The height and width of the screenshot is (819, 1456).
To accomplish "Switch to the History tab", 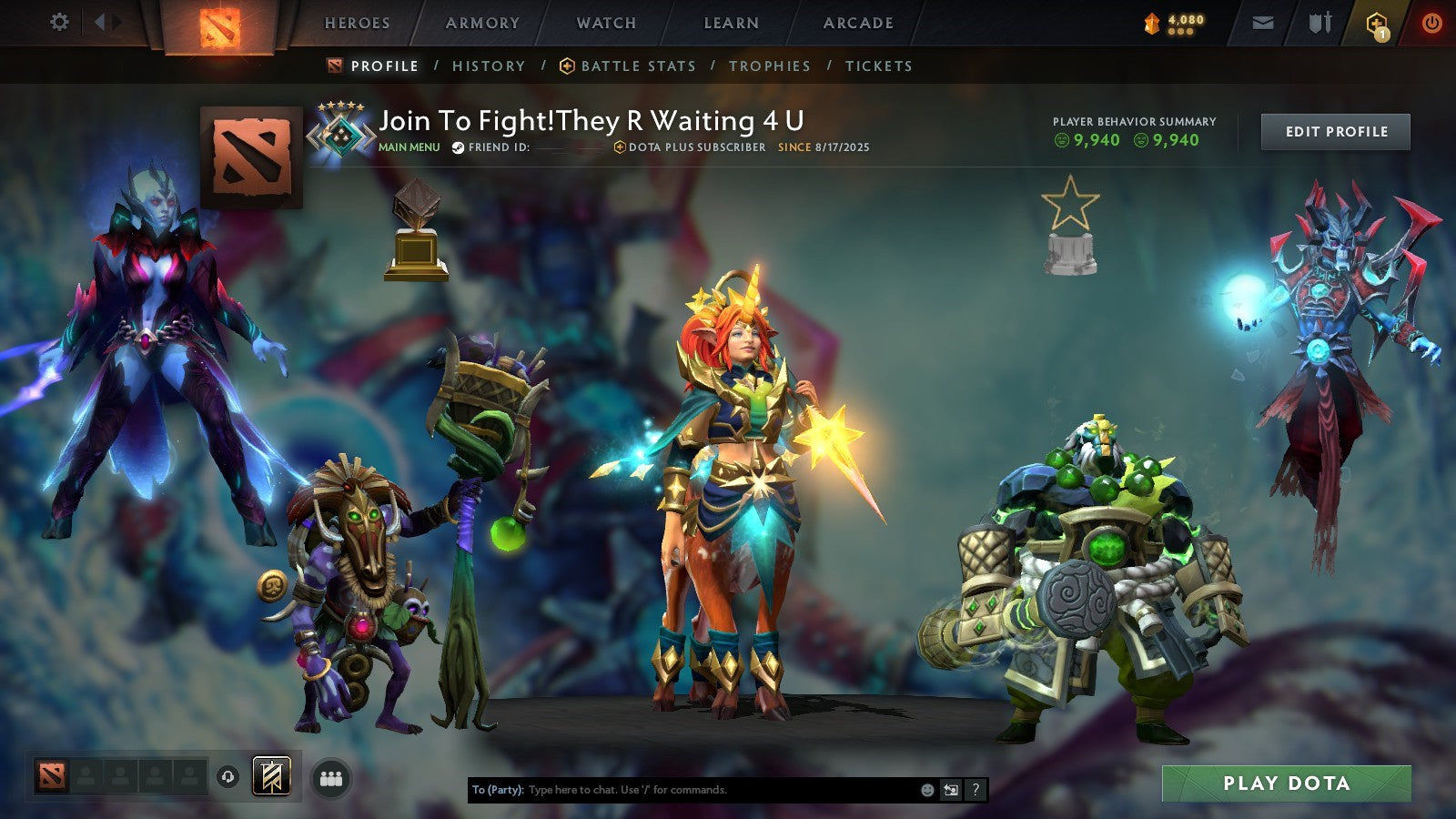I will tap(489, 66).
